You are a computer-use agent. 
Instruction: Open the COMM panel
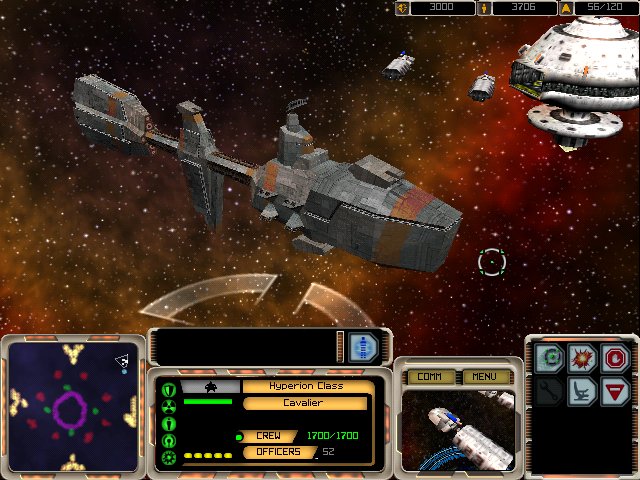[x=430, y=377]
